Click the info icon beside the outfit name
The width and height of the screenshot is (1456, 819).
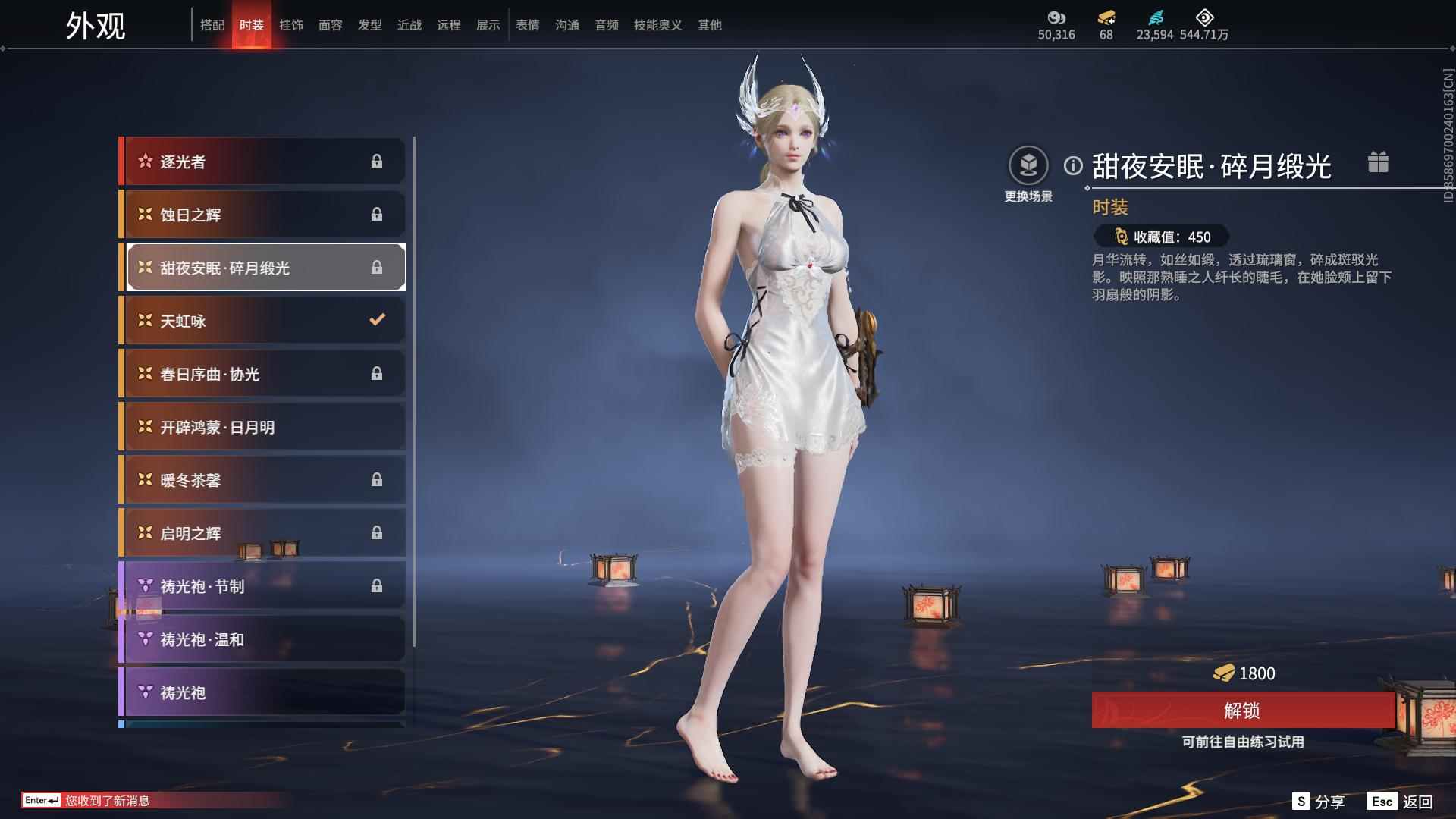pos(1073,165)
